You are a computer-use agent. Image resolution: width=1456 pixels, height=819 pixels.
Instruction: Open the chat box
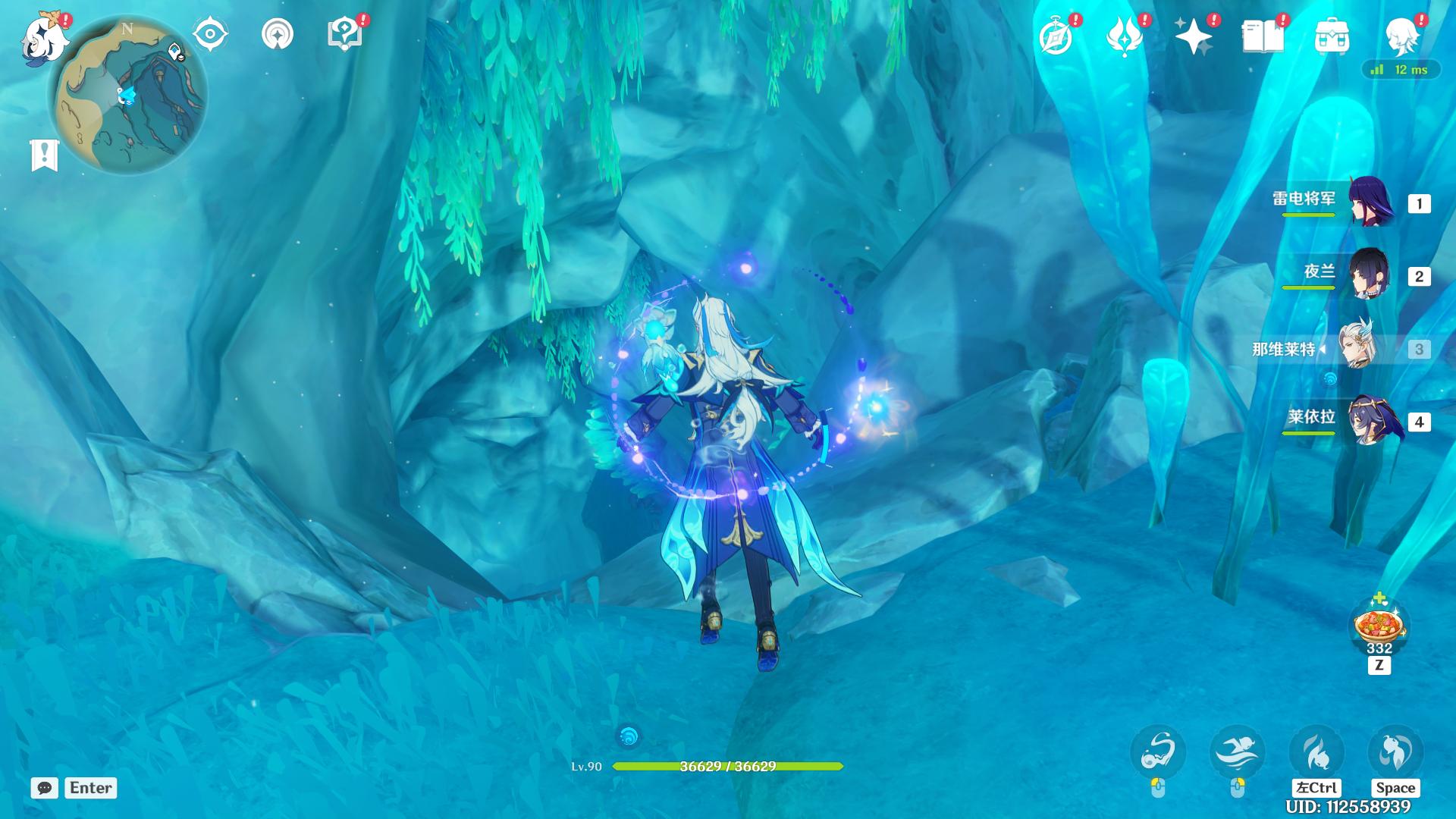tap(45, 788)
